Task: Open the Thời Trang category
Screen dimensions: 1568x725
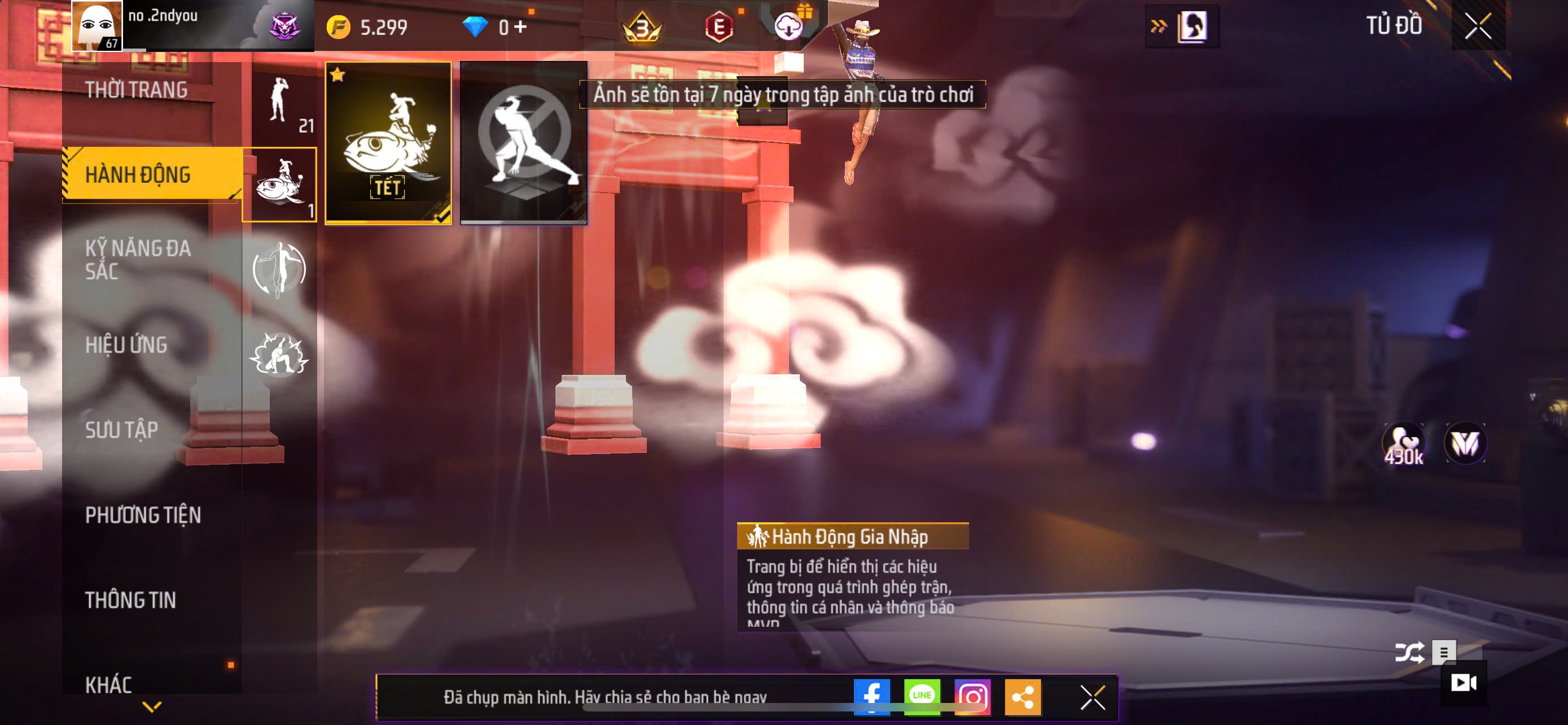Action: coord(137,90)
